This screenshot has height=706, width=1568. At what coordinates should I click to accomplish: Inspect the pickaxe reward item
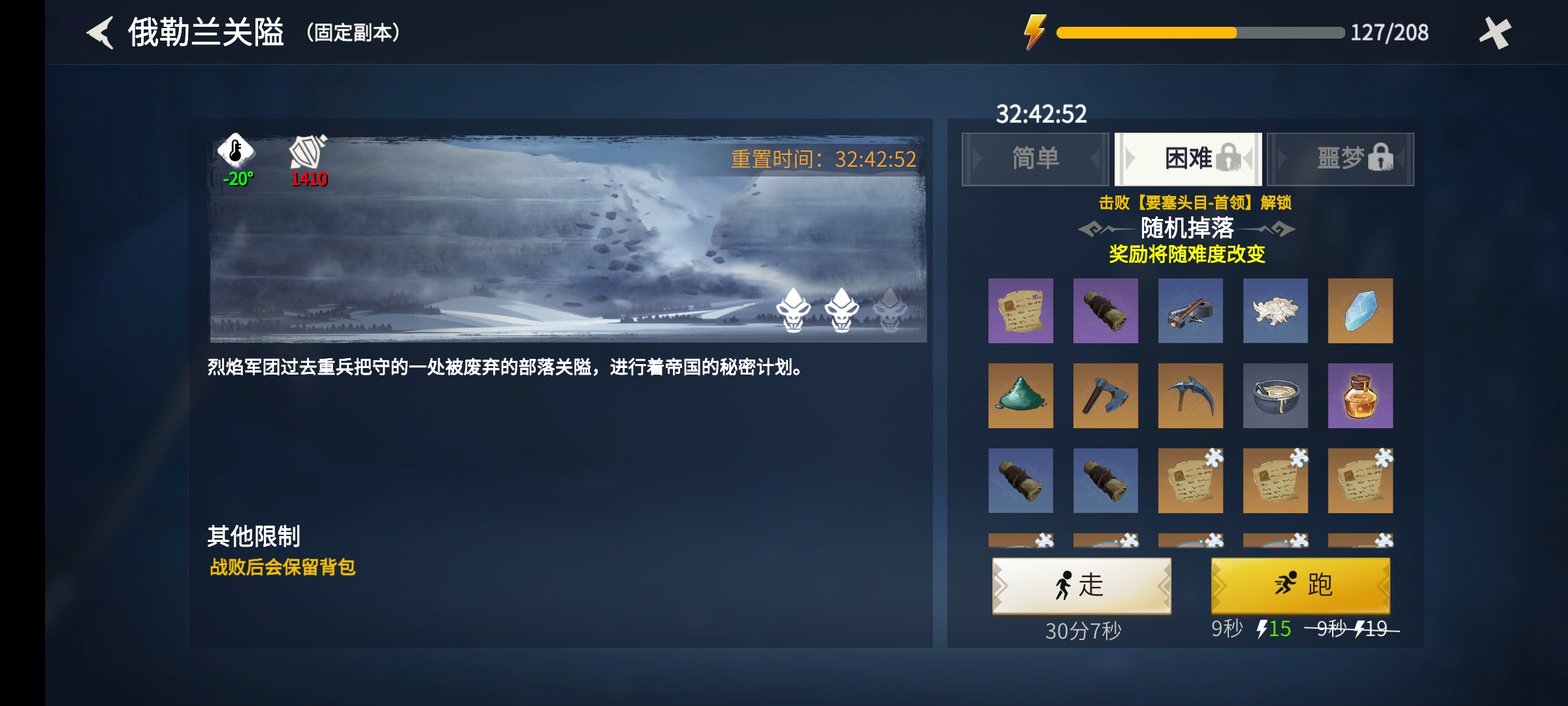[x=1190, y=395]
